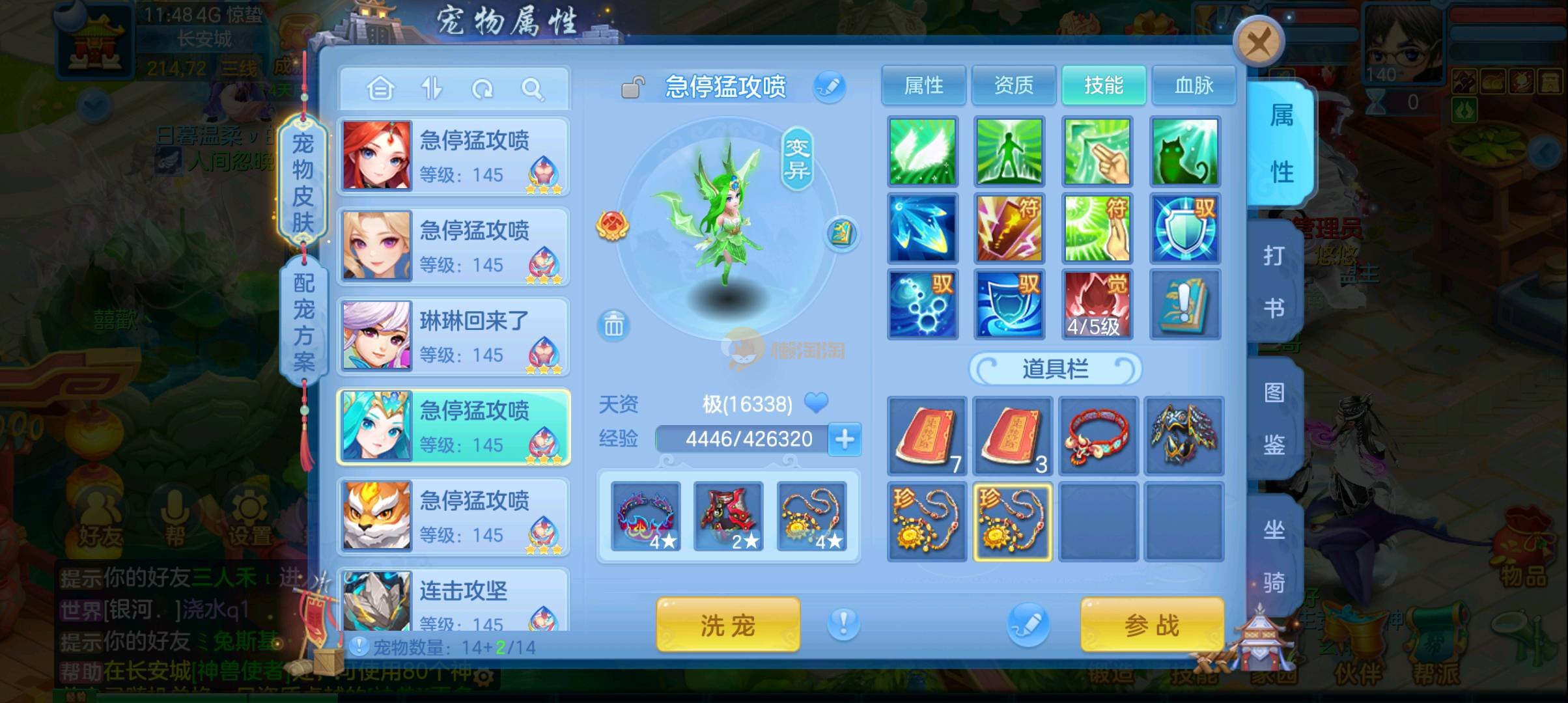This screenshot has height=703, width=1568.
Task: Click the 变异 button beside the pet
Action: click(797, 159)
